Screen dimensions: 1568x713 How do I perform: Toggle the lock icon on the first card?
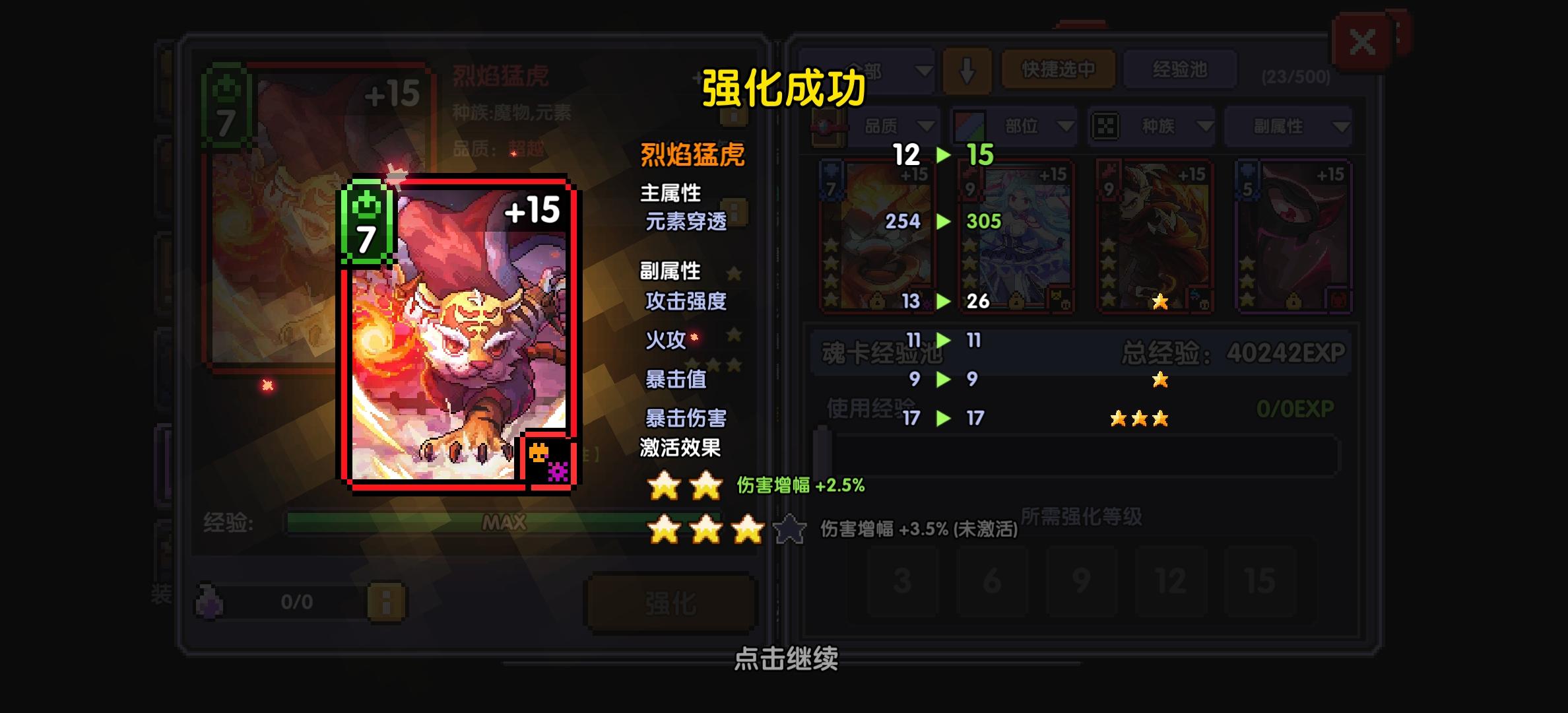pos(878,300)
